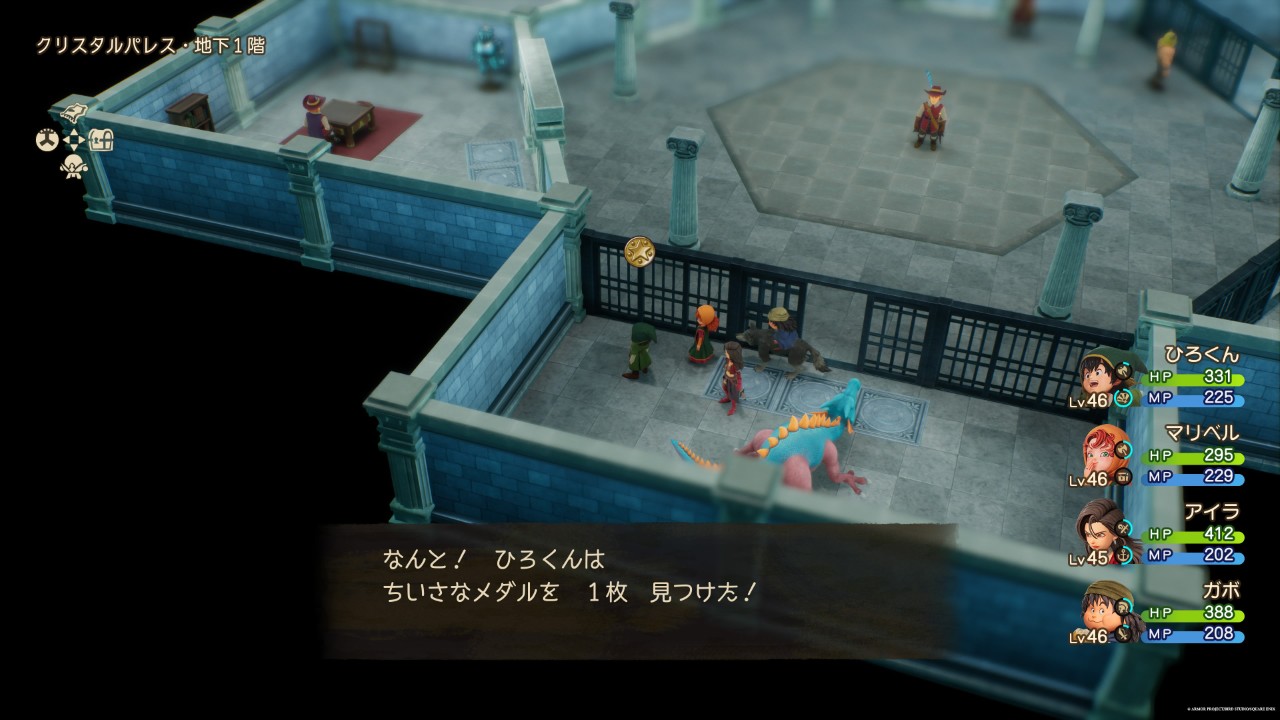The image size is (1280, 720).
Task: Open the map scroll shortcut icon
Action: [74, 112]
